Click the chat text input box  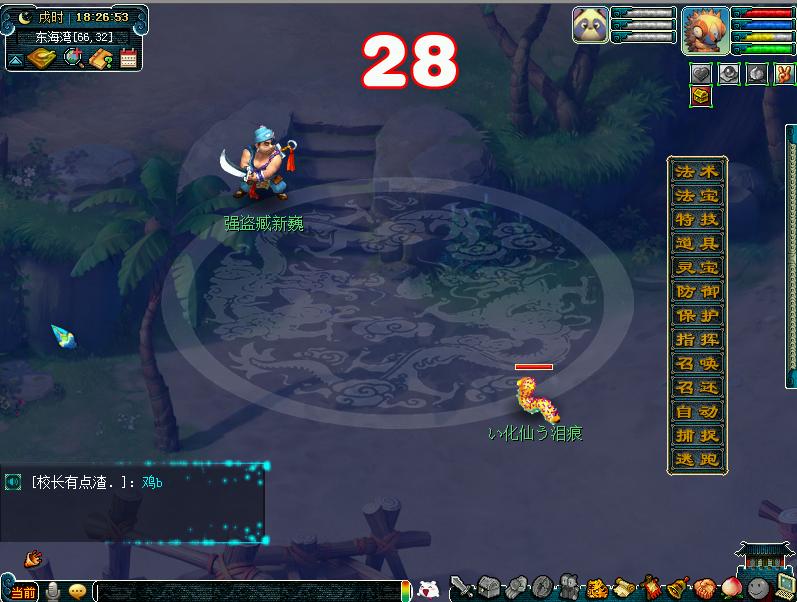(250, 591)
